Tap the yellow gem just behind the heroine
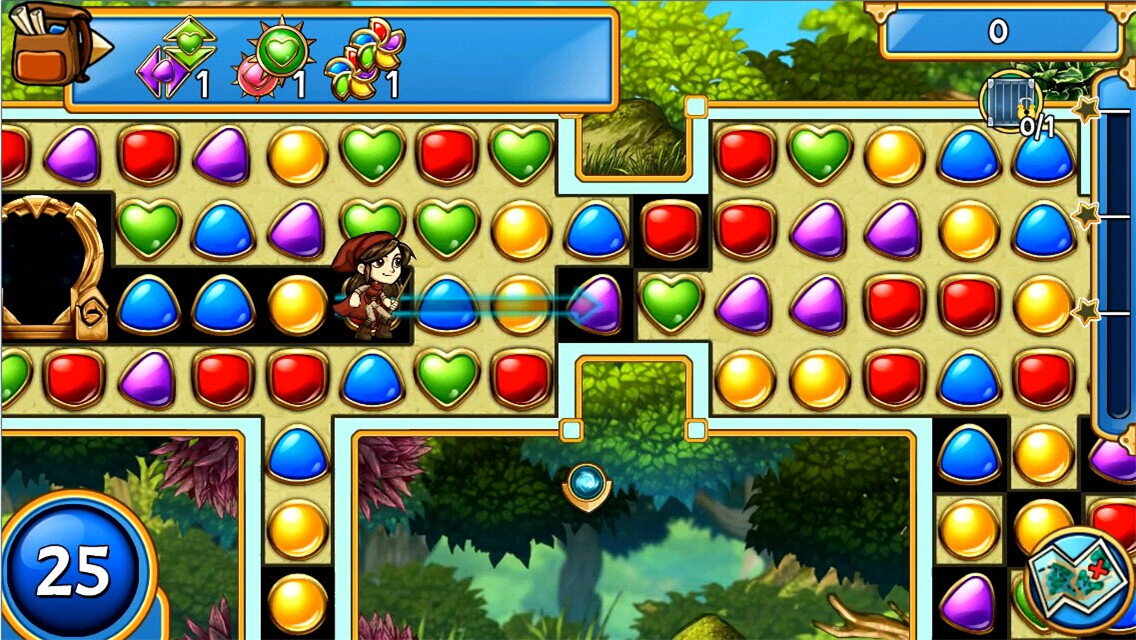The height and width of the screenshot is (640, 1136). pyautogui.click(x=297, y=305)
